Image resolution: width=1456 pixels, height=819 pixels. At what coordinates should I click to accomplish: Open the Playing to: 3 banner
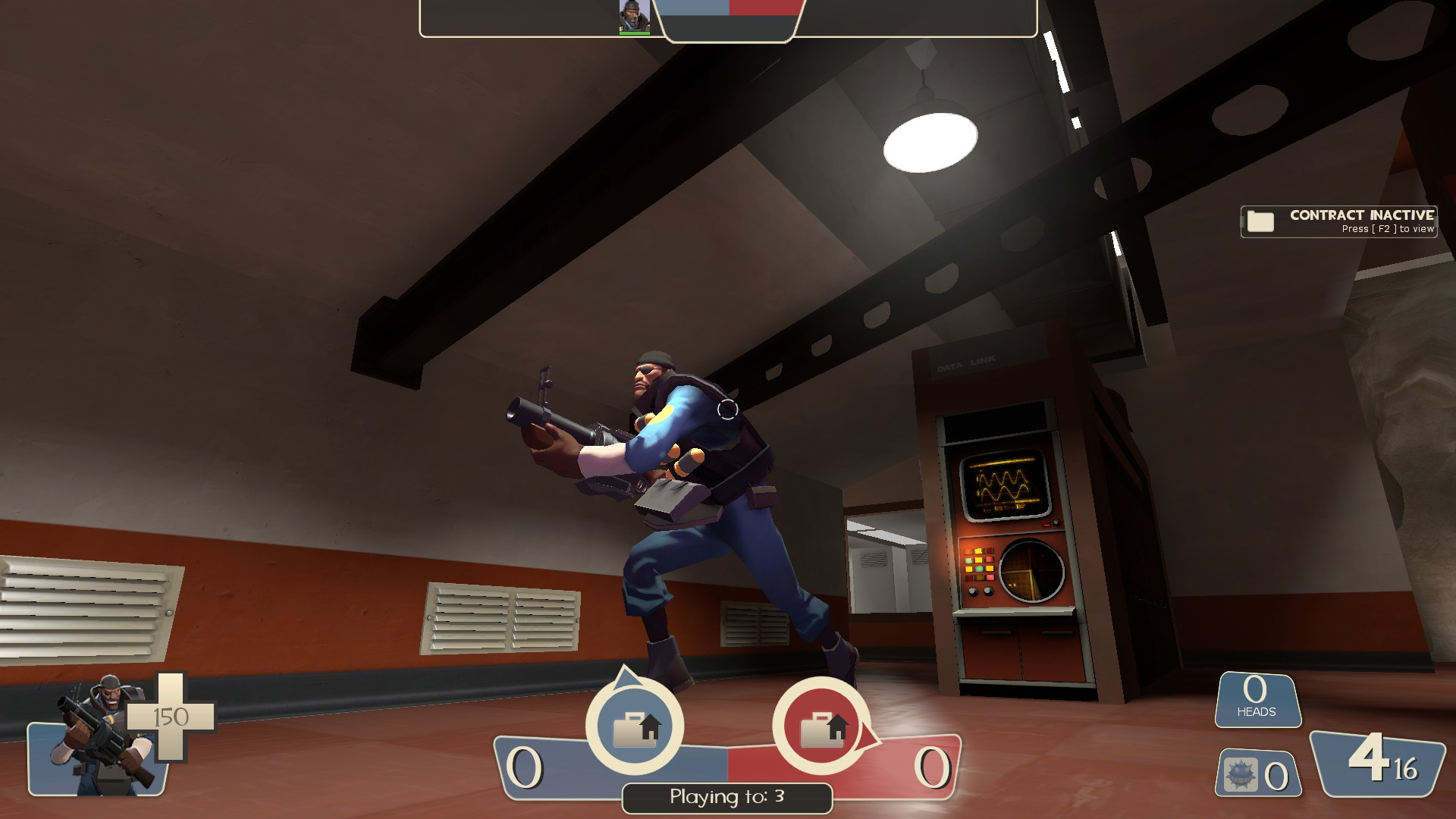[x=726, y=798]
